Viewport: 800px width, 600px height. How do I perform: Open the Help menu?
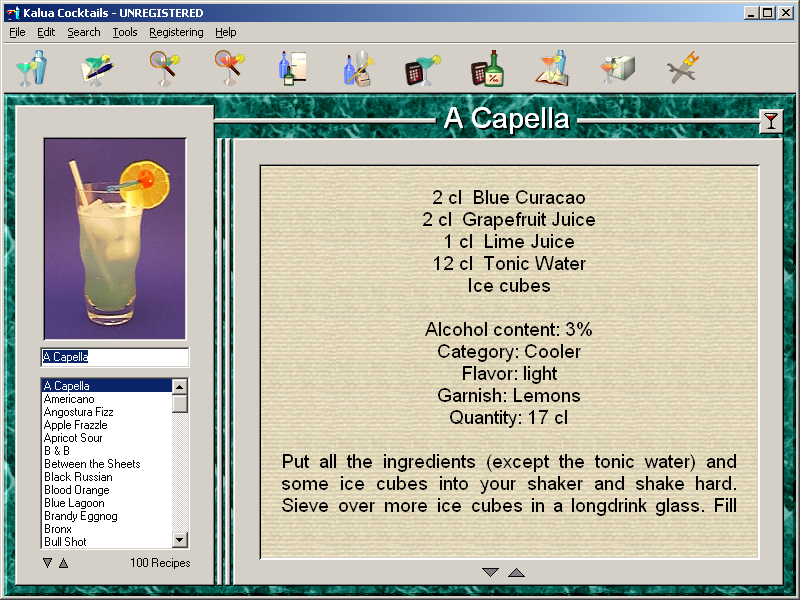(226, 32)
